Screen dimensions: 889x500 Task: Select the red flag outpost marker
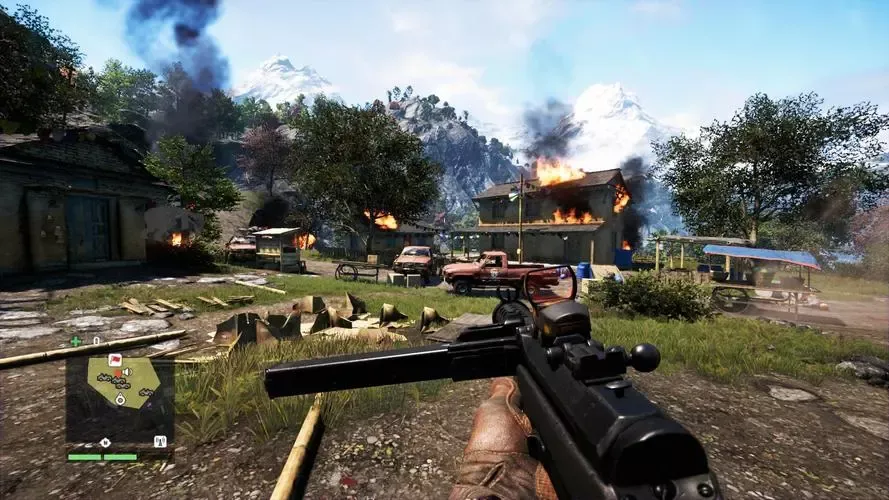pyautogui.click(x=114, y=360)
